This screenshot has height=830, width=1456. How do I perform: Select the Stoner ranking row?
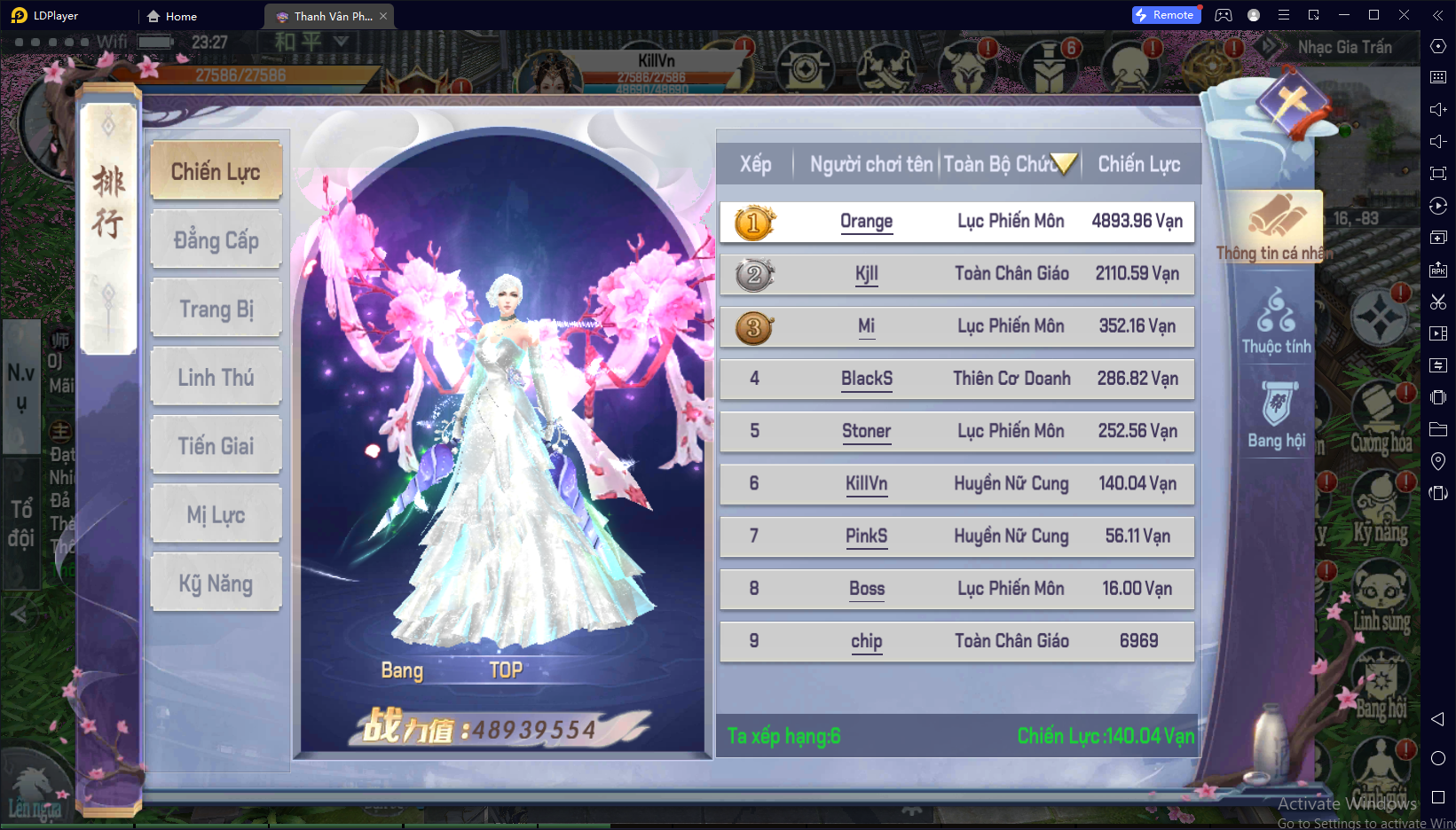coord(956,431)
